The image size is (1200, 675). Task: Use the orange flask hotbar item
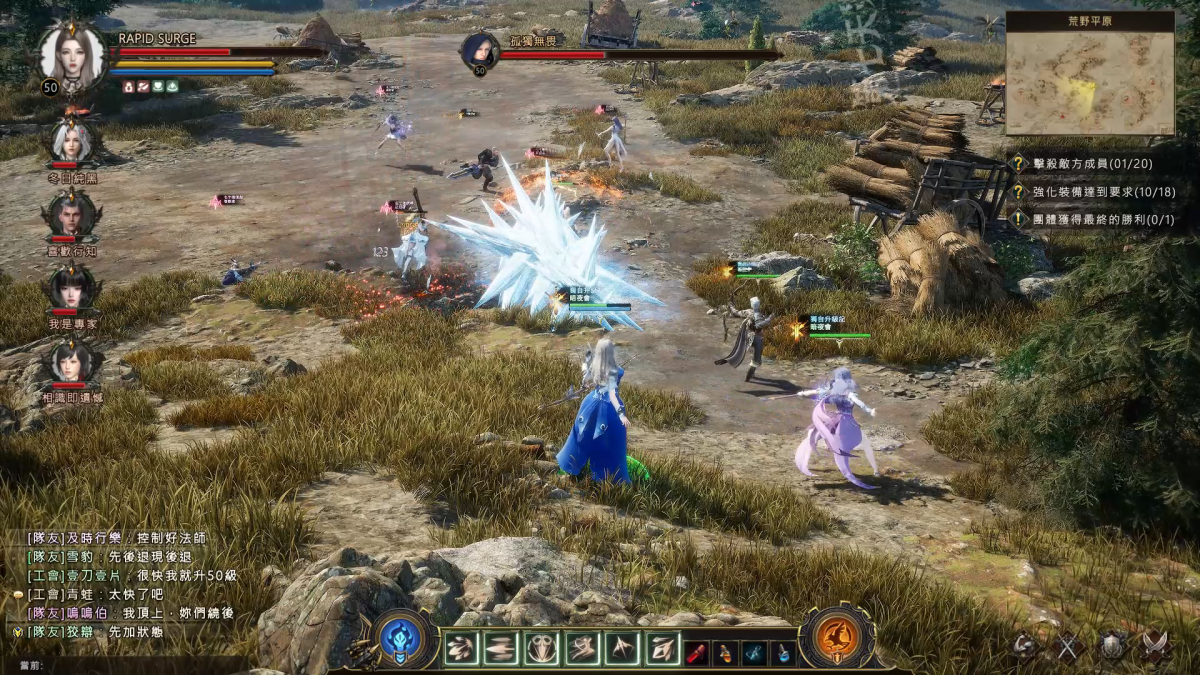[726, 651]
